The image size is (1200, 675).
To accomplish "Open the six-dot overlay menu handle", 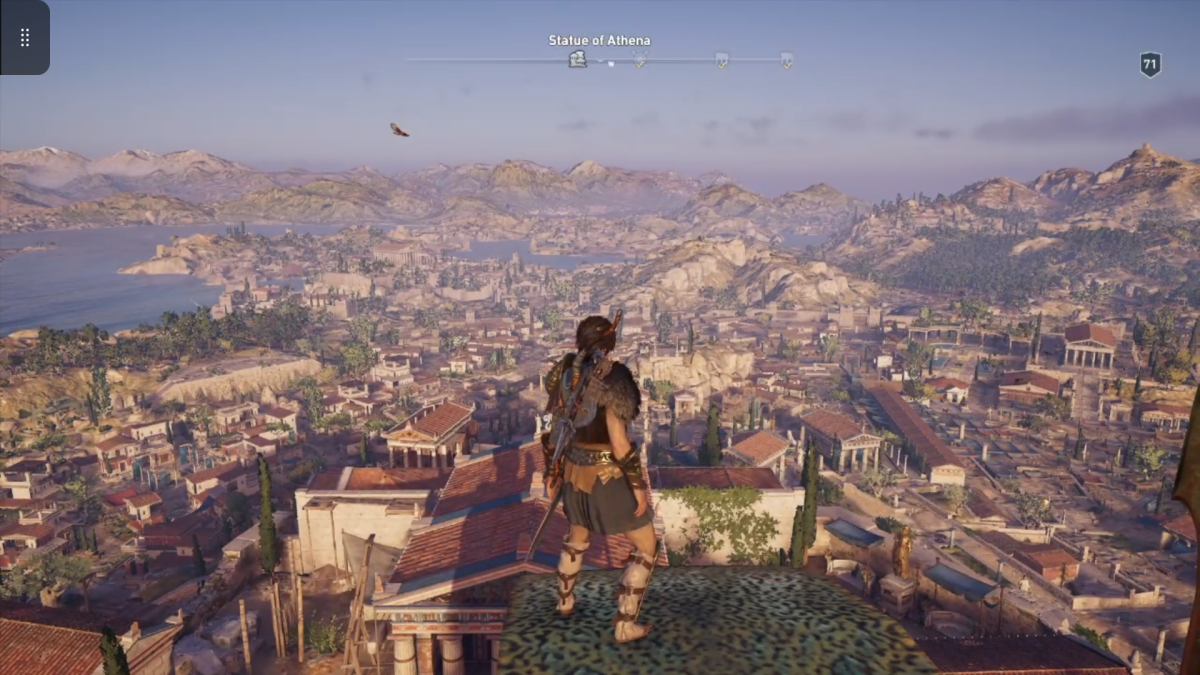I will click(x=25, y=37).
